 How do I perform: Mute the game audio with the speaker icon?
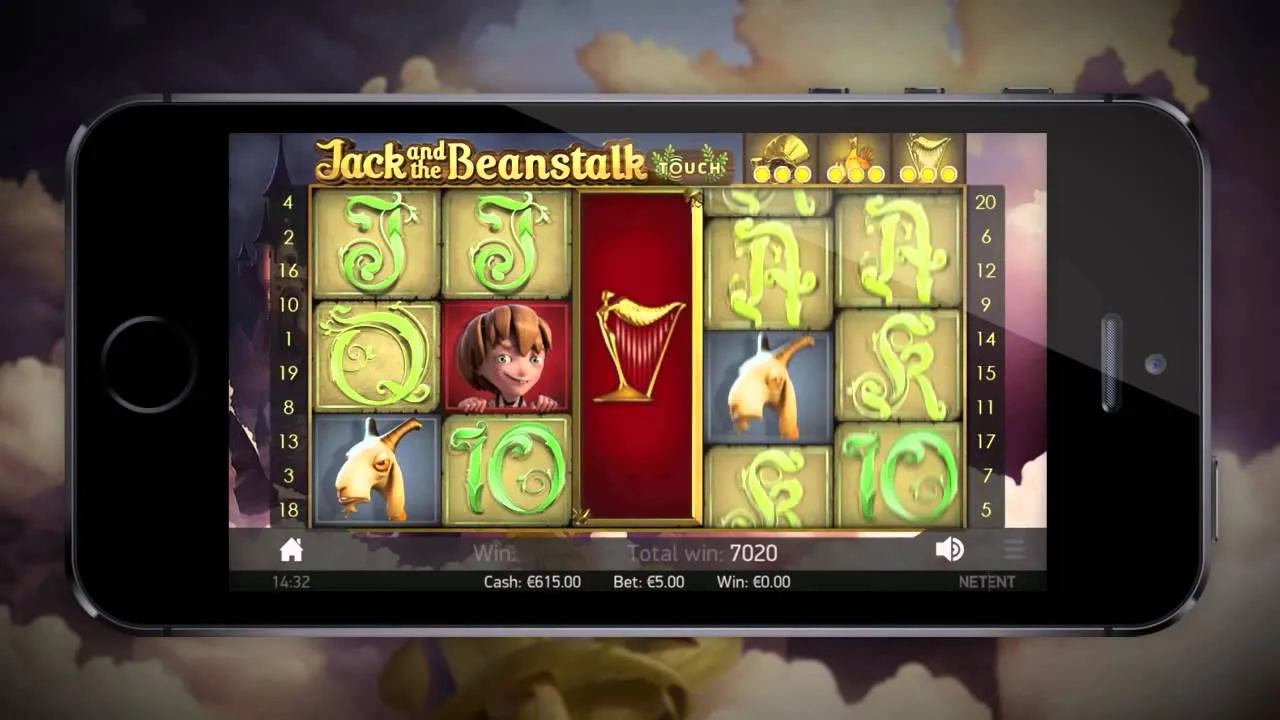(x=949, y=549)
